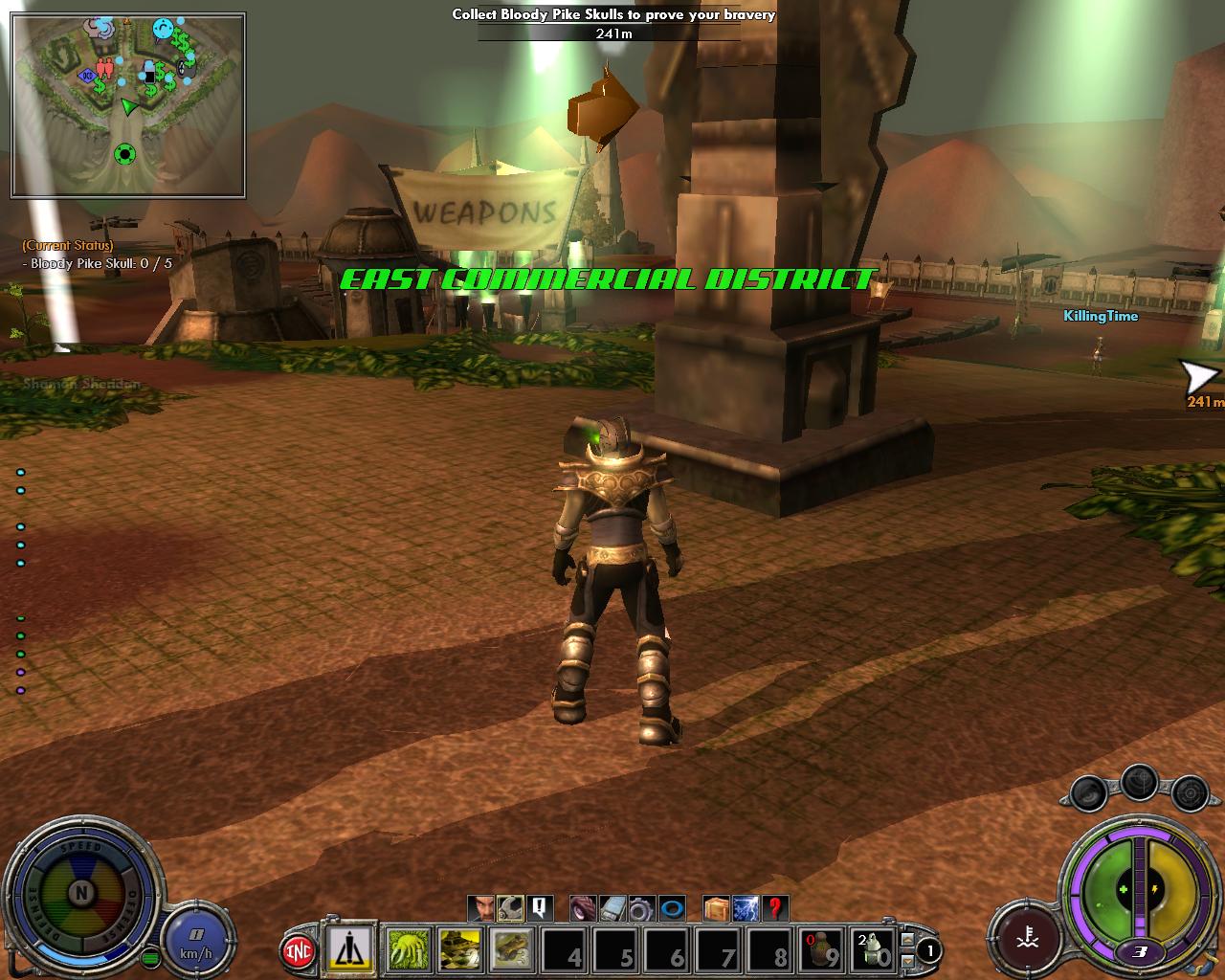The width and height of the screenshot is (1225, 980).
Task: Open the character portrait menu icon
Action: click(481, 907)
